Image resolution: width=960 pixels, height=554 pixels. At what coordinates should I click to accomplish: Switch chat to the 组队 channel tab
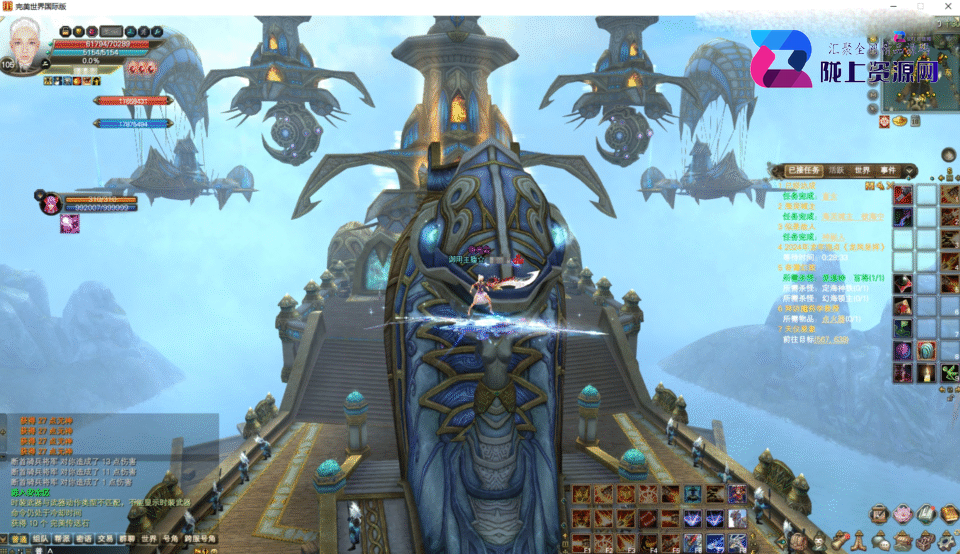pyautogui.click(x=41, y=539)
